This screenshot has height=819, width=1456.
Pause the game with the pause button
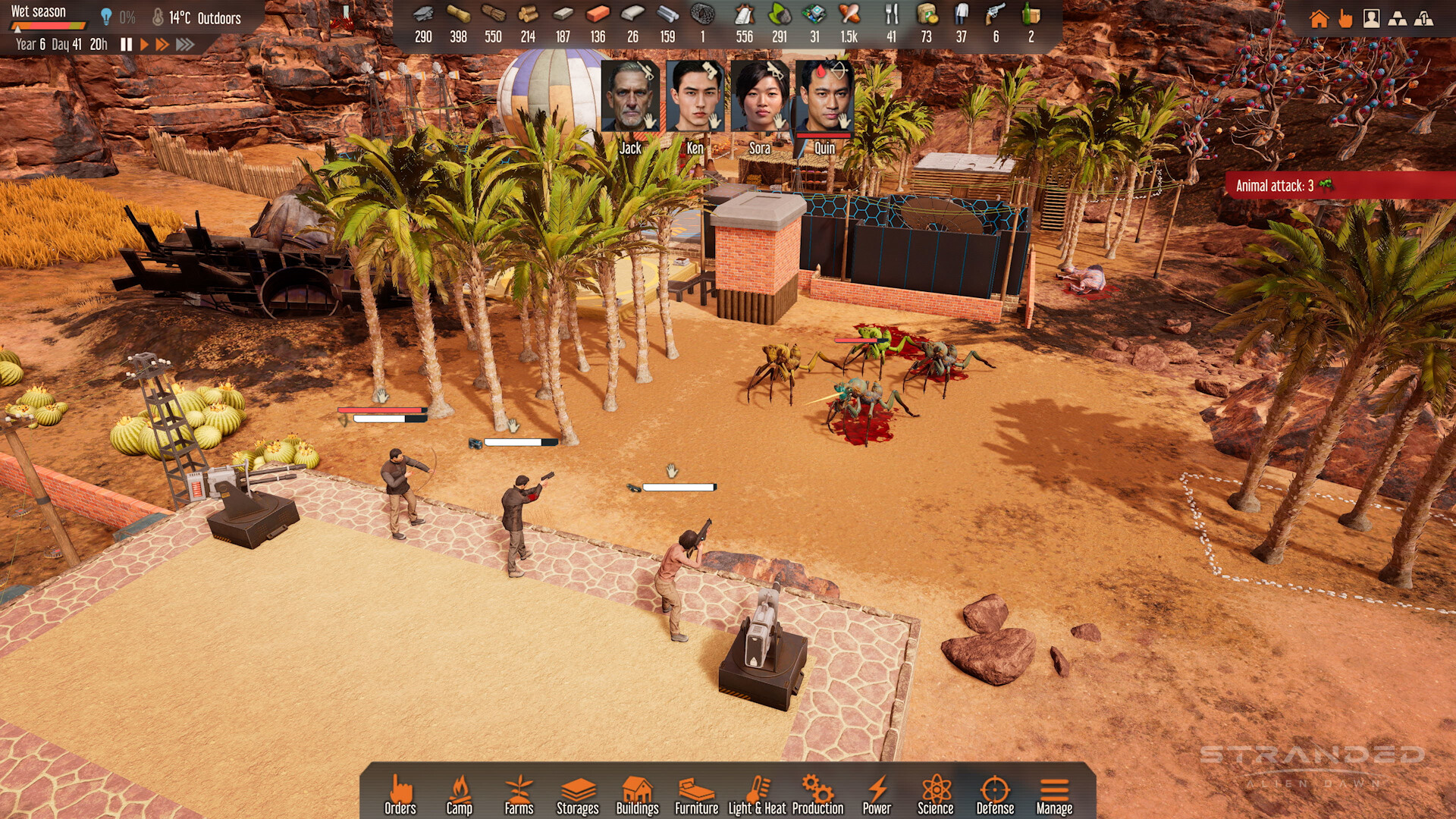(x=127, y=44)
